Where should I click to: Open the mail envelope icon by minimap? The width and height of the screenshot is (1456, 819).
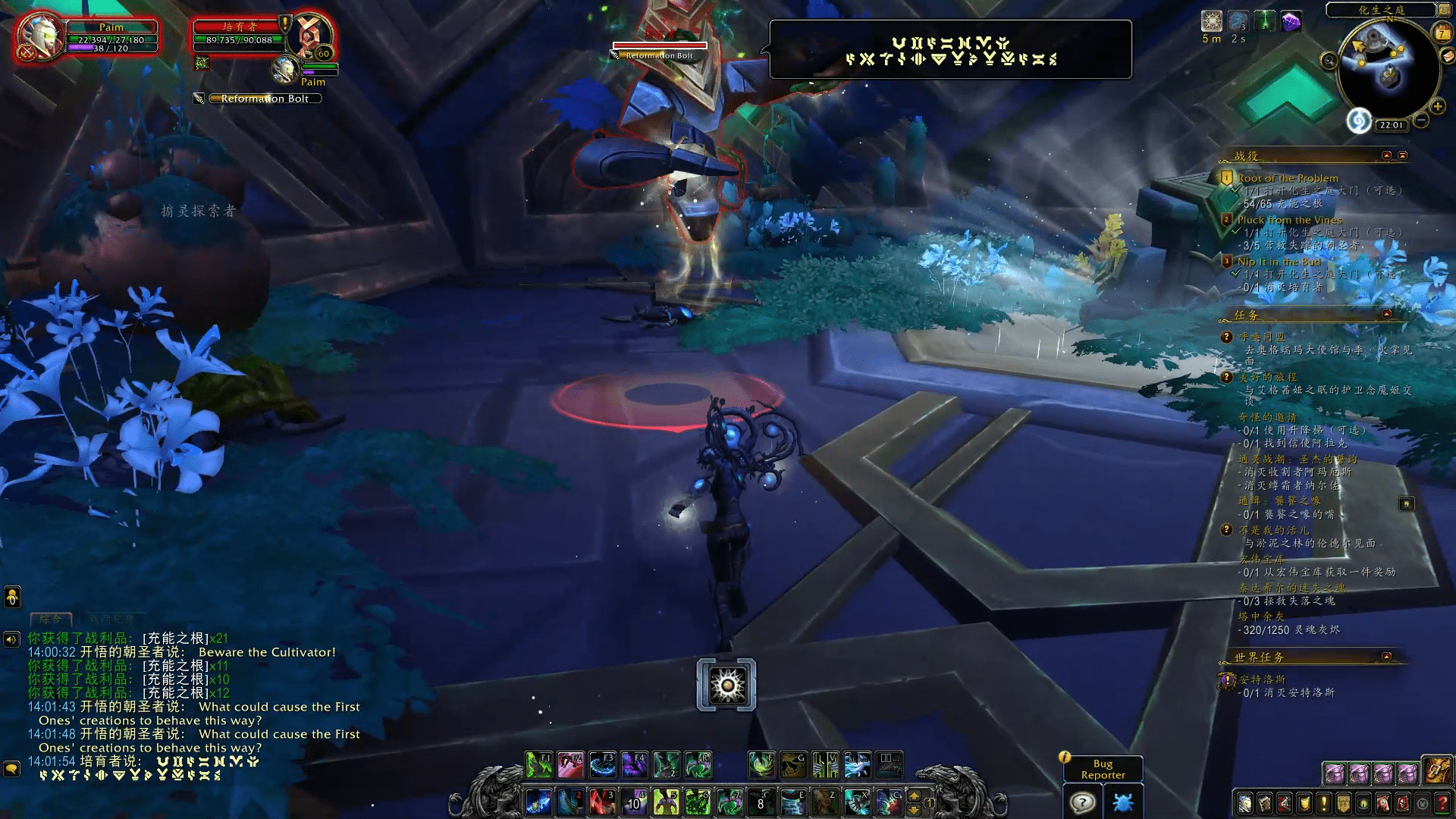1447,56
